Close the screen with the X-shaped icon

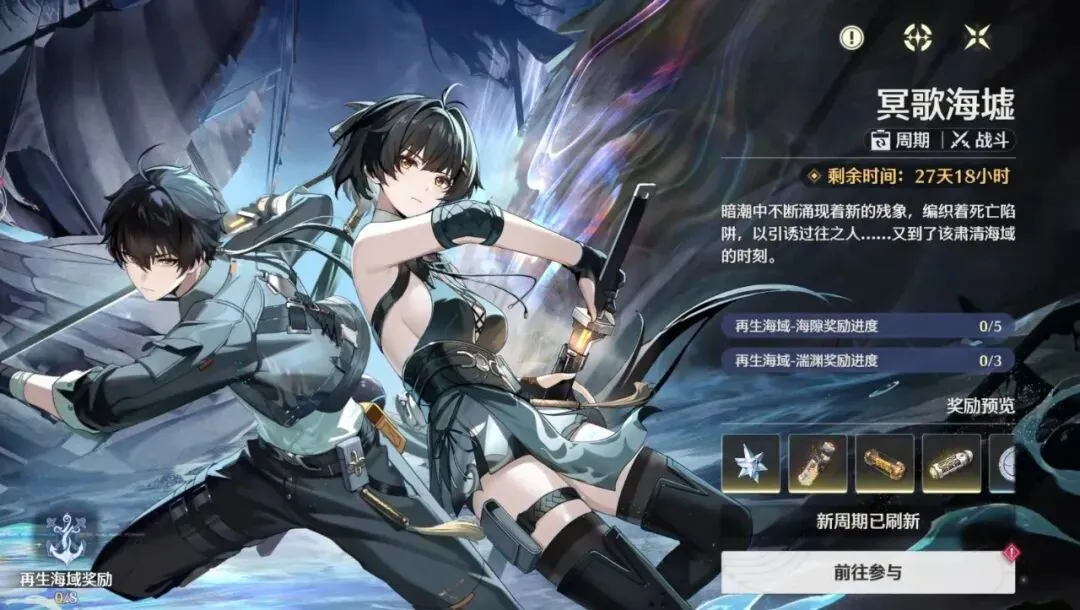[977, 38]
